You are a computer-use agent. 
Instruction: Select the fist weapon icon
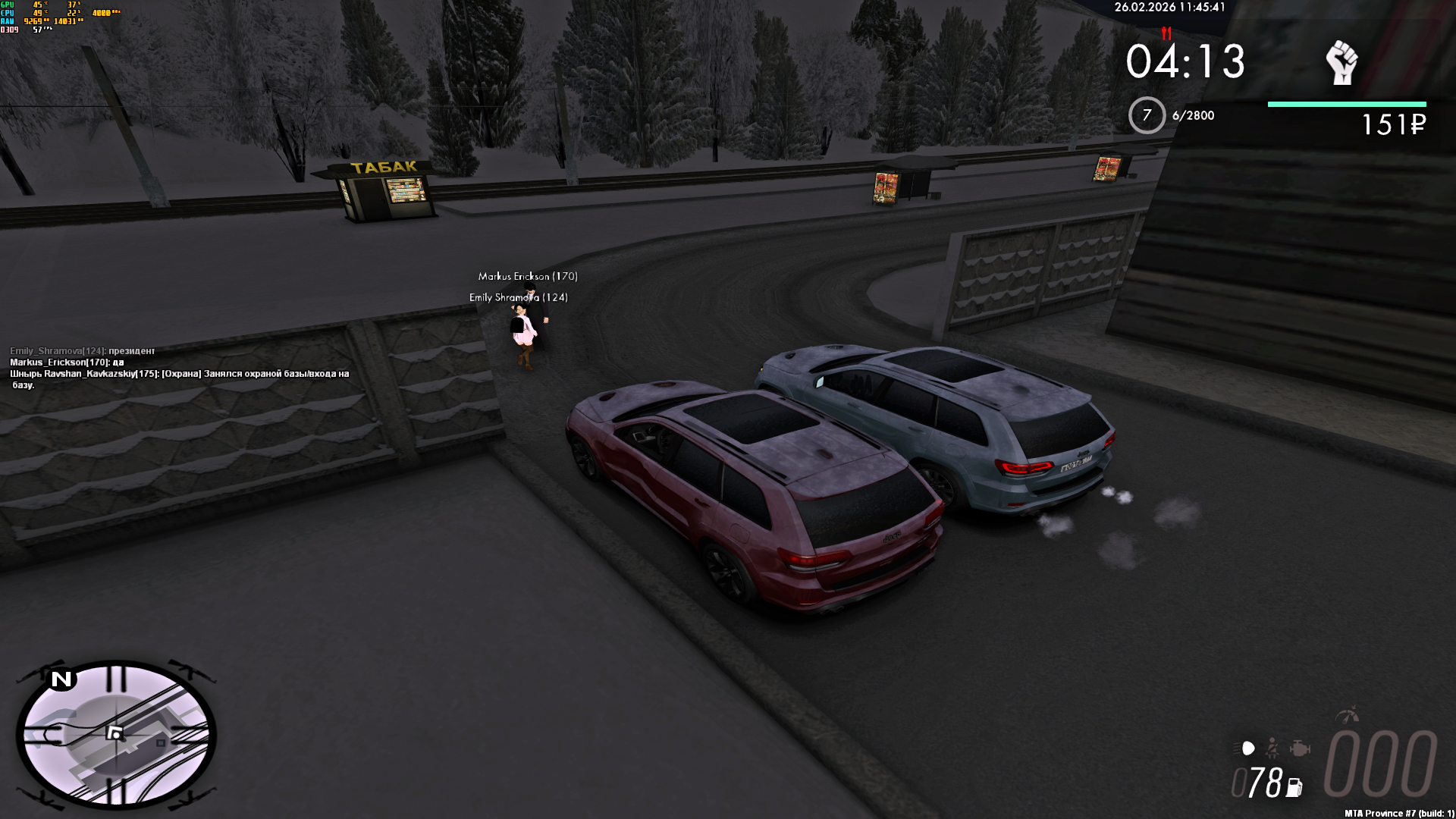[x=1341, y=62]
